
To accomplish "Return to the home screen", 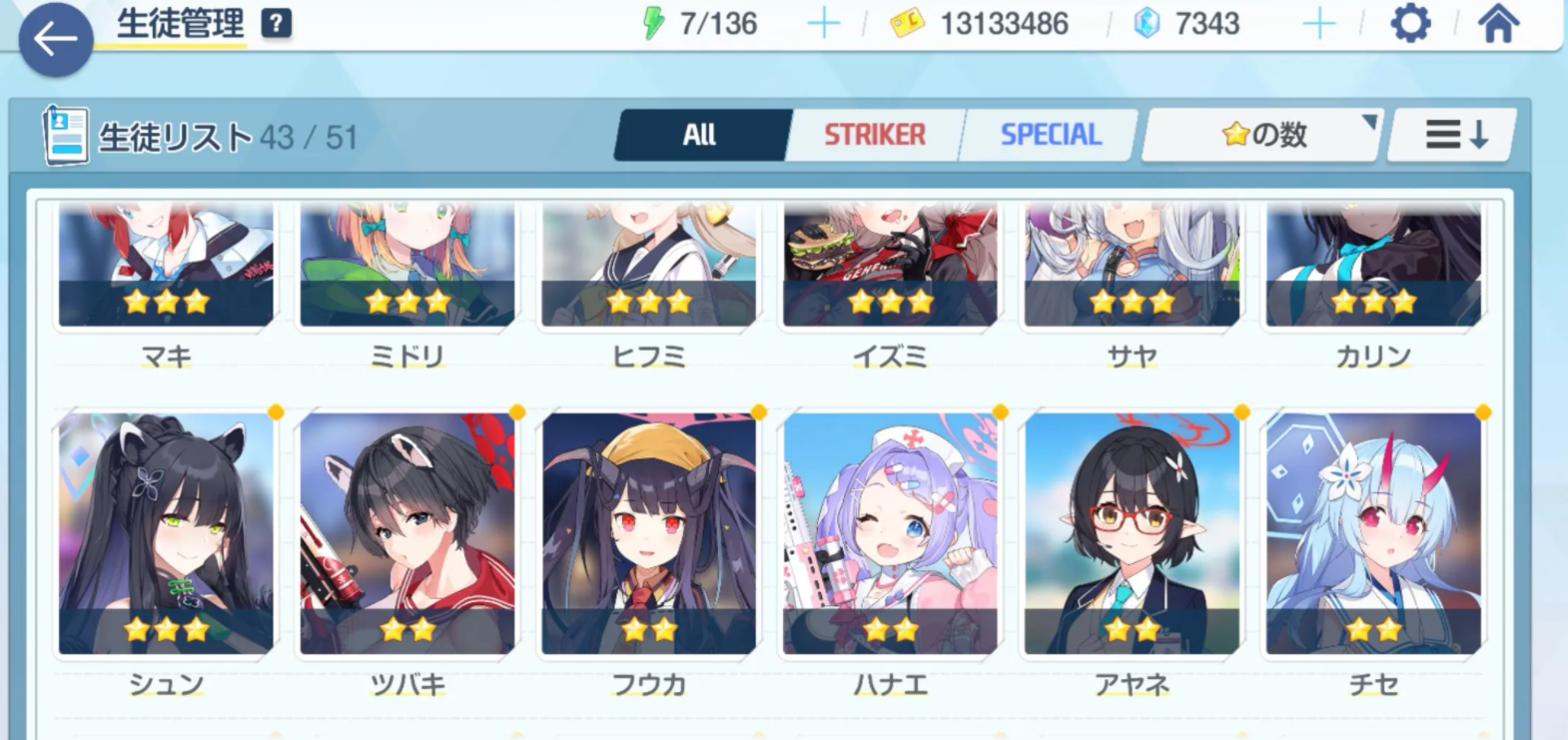I will tap(1497, 23).
